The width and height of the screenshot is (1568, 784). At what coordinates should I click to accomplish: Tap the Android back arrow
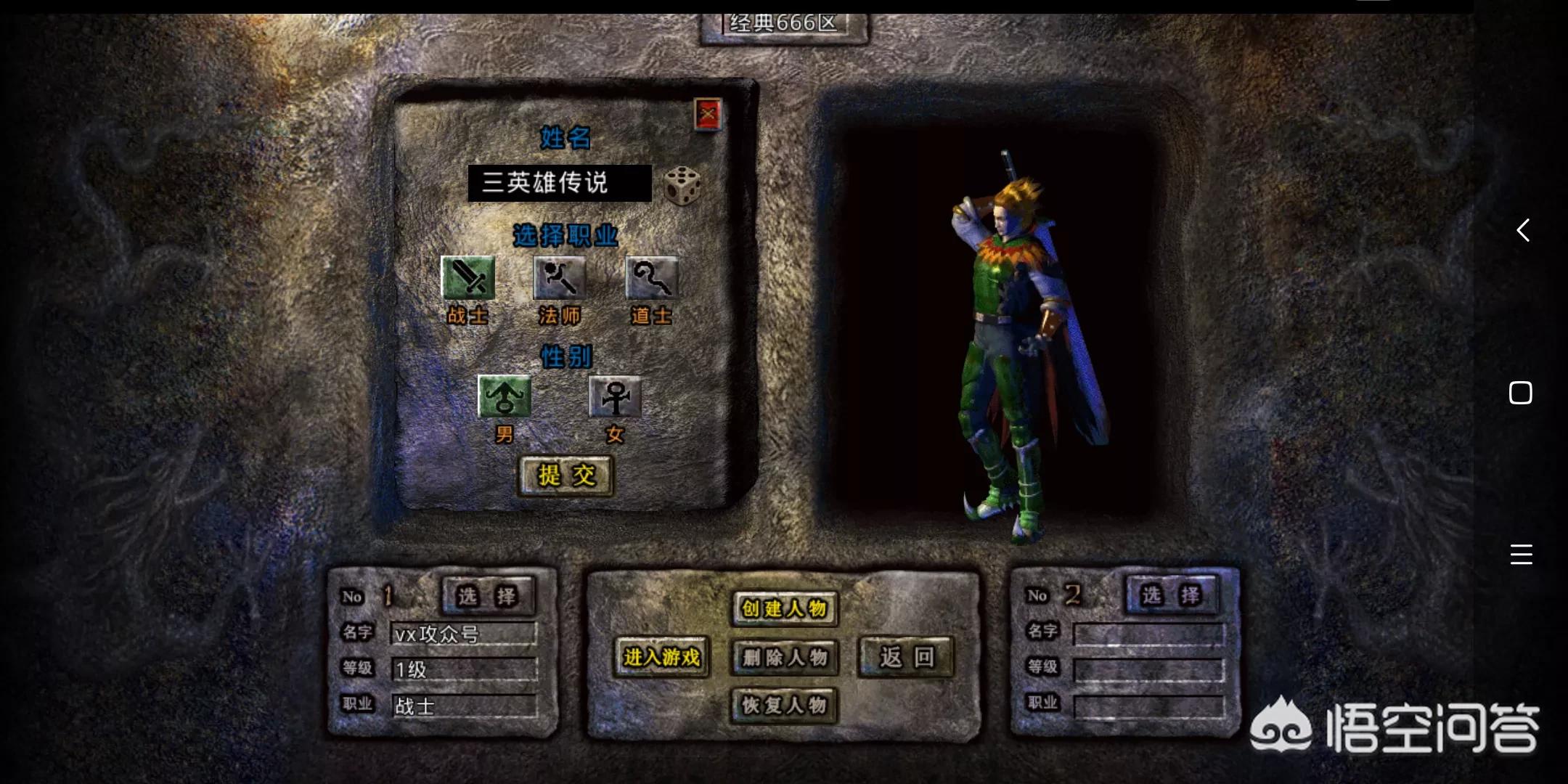[1522, 230]
